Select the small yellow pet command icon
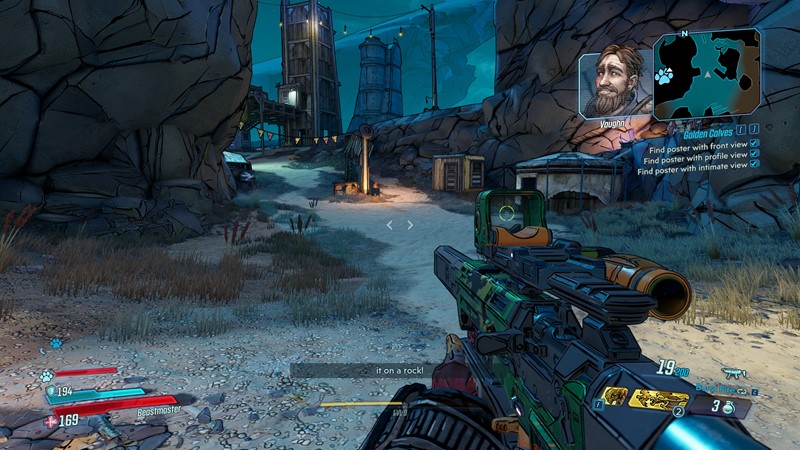Screen dimensions: 800x450 point(617,397)
